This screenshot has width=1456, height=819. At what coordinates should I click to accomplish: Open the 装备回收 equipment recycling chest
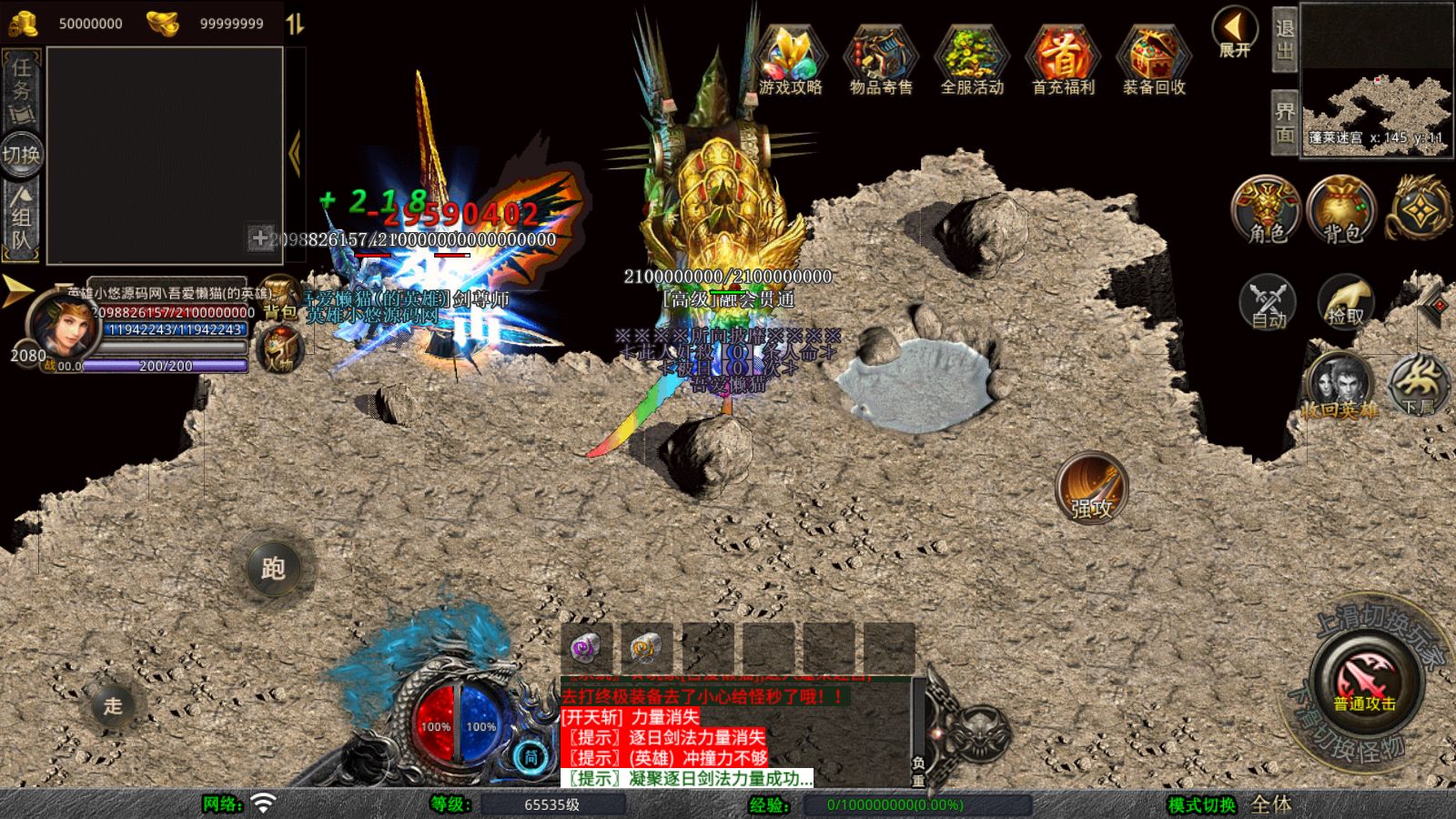click(x=1153, y=61)
